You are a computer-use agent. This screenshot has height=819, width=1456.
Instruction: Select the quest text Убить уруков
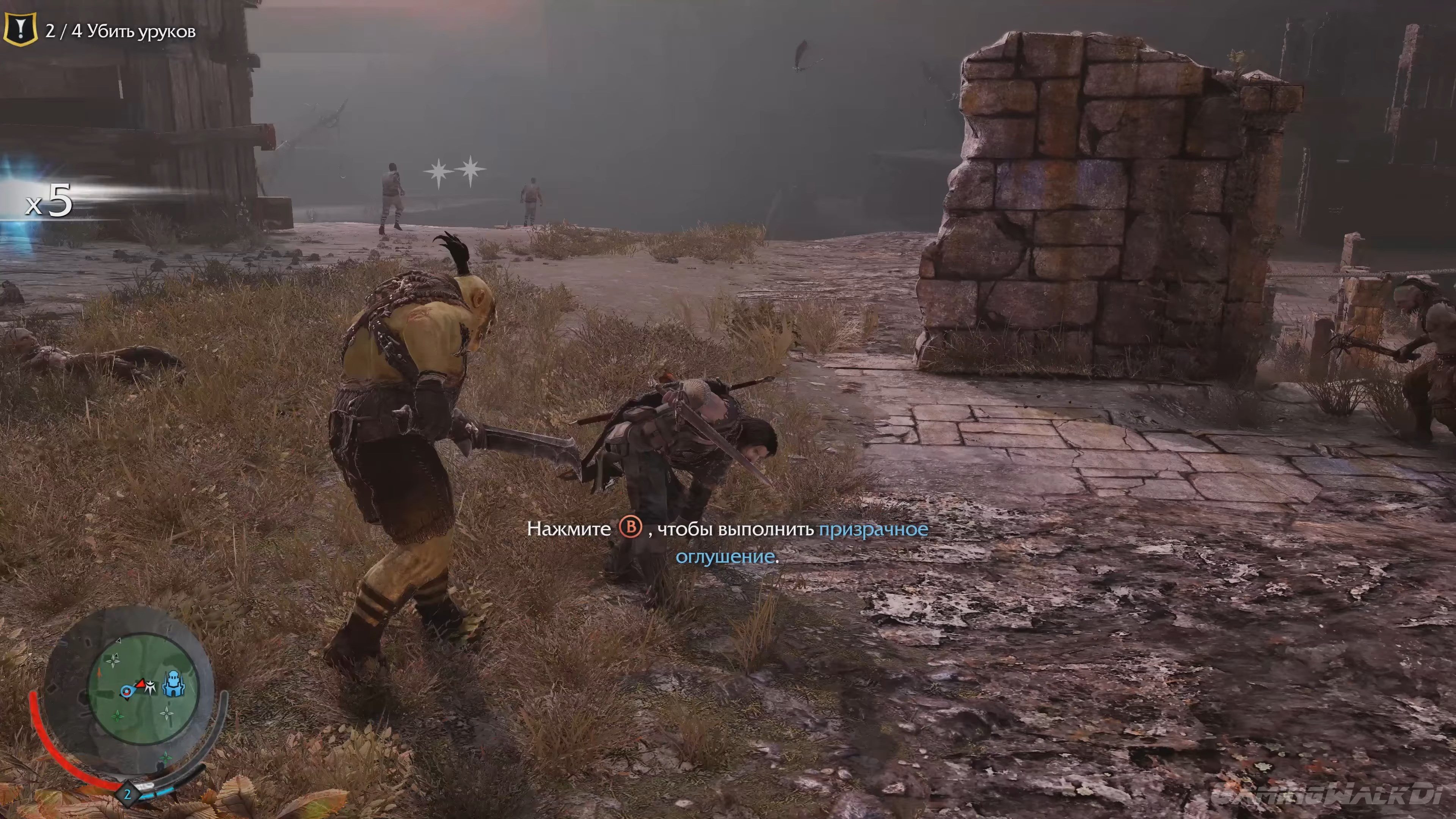point(150,31)
